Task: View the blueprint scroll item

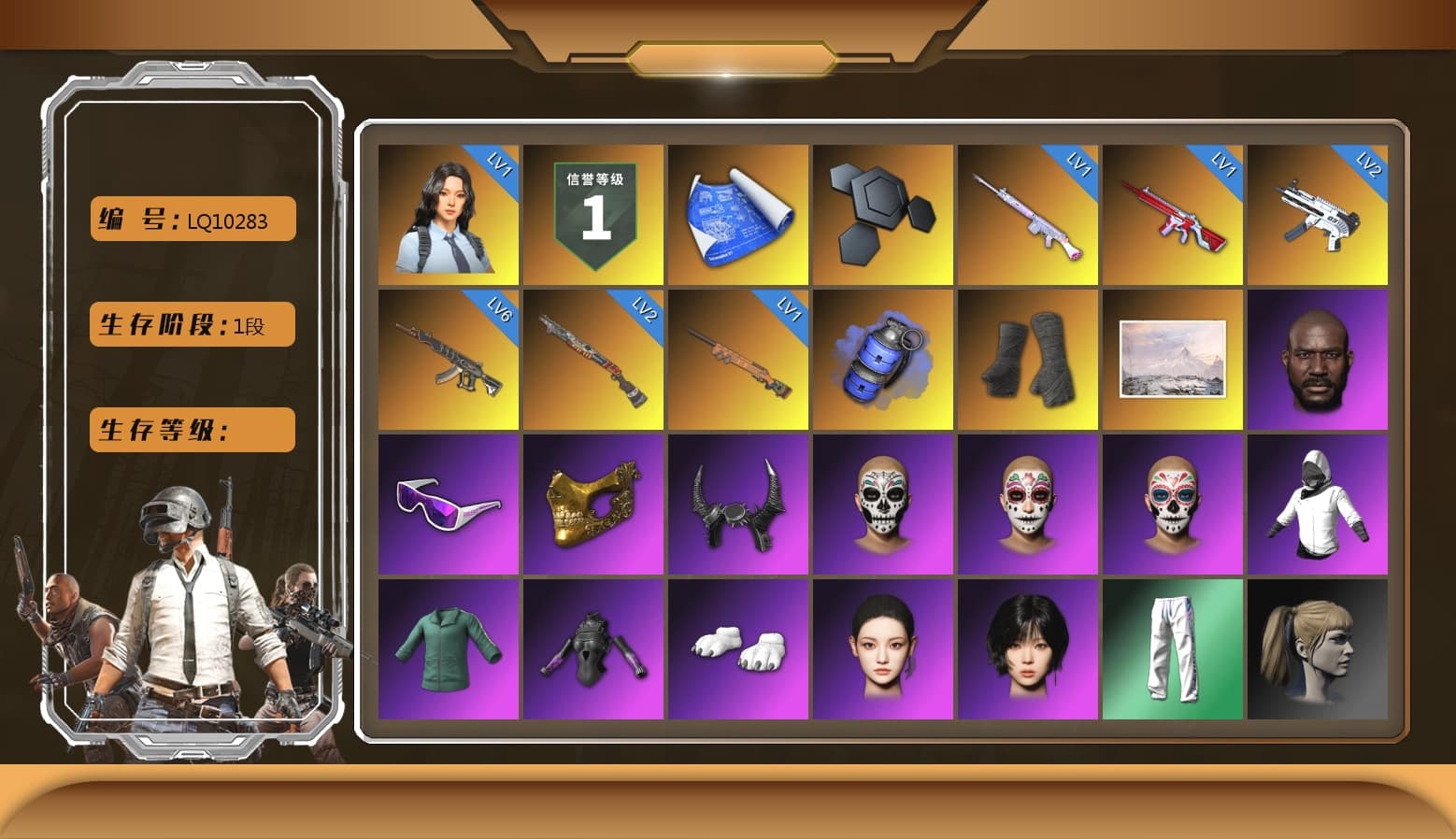Action: [738, 213]
